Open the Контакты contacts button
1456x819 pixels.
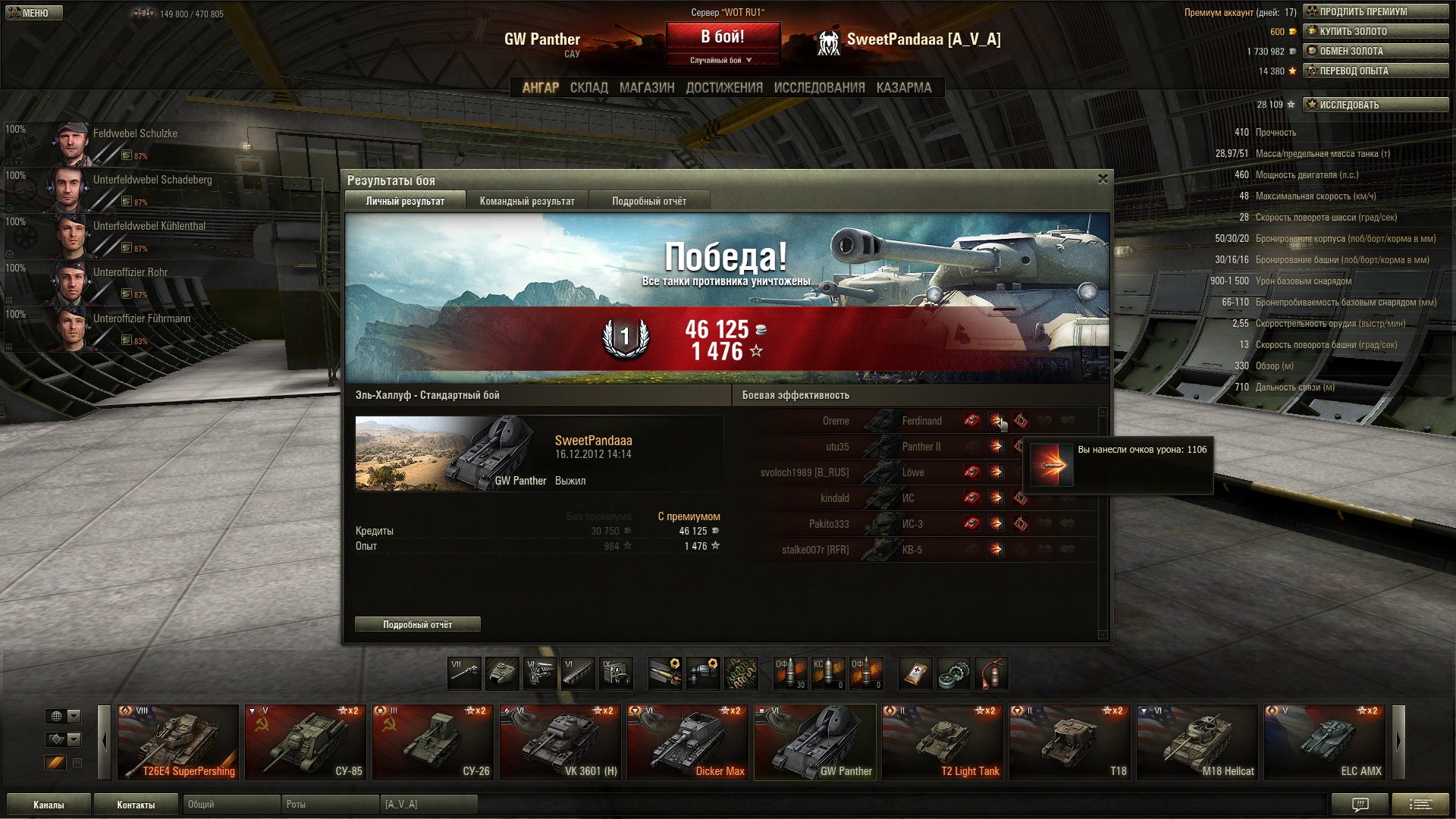[136, 805]
